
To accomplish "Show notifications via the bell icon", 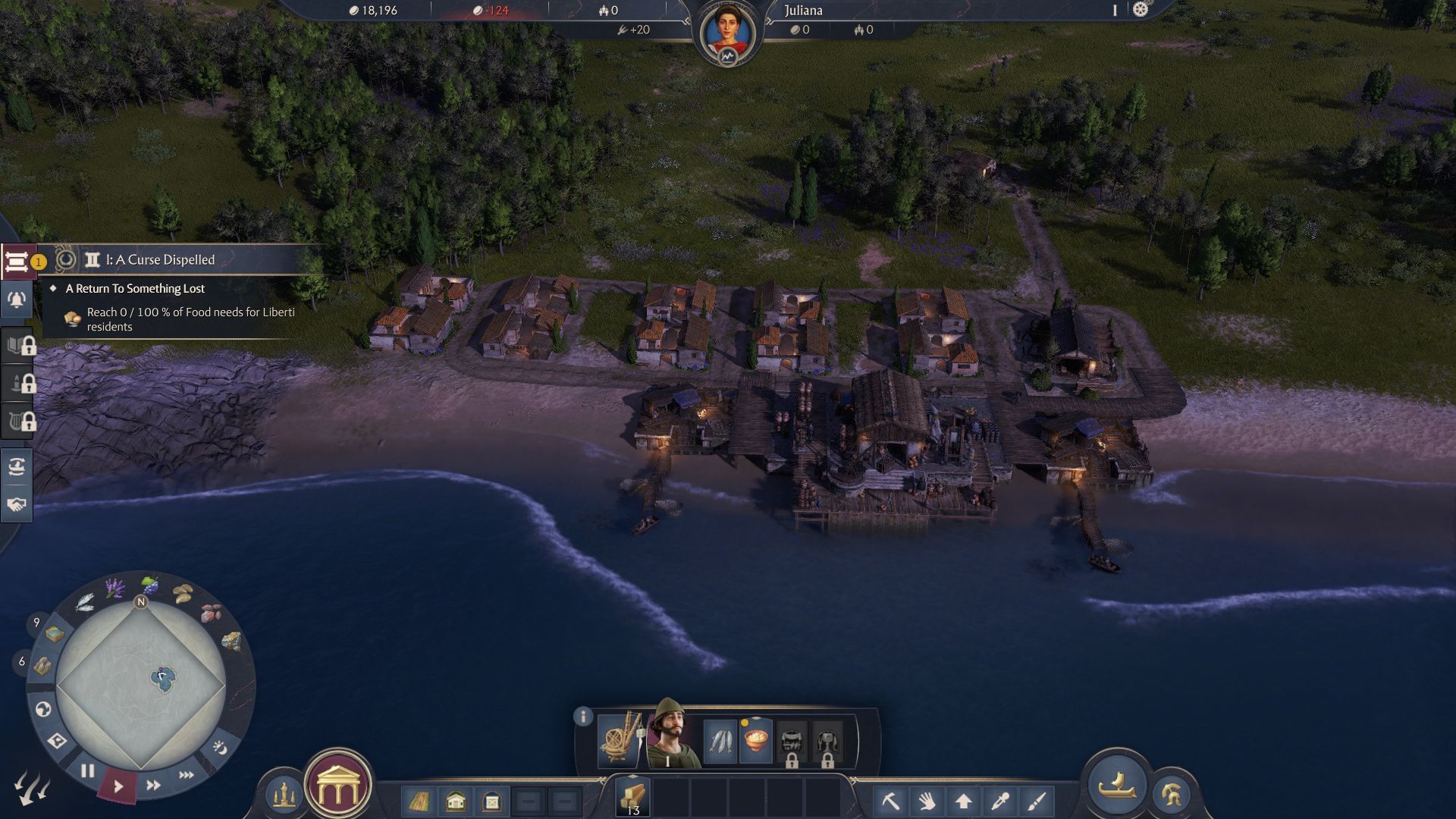I will pyautogui.click(x=17, y=300).
